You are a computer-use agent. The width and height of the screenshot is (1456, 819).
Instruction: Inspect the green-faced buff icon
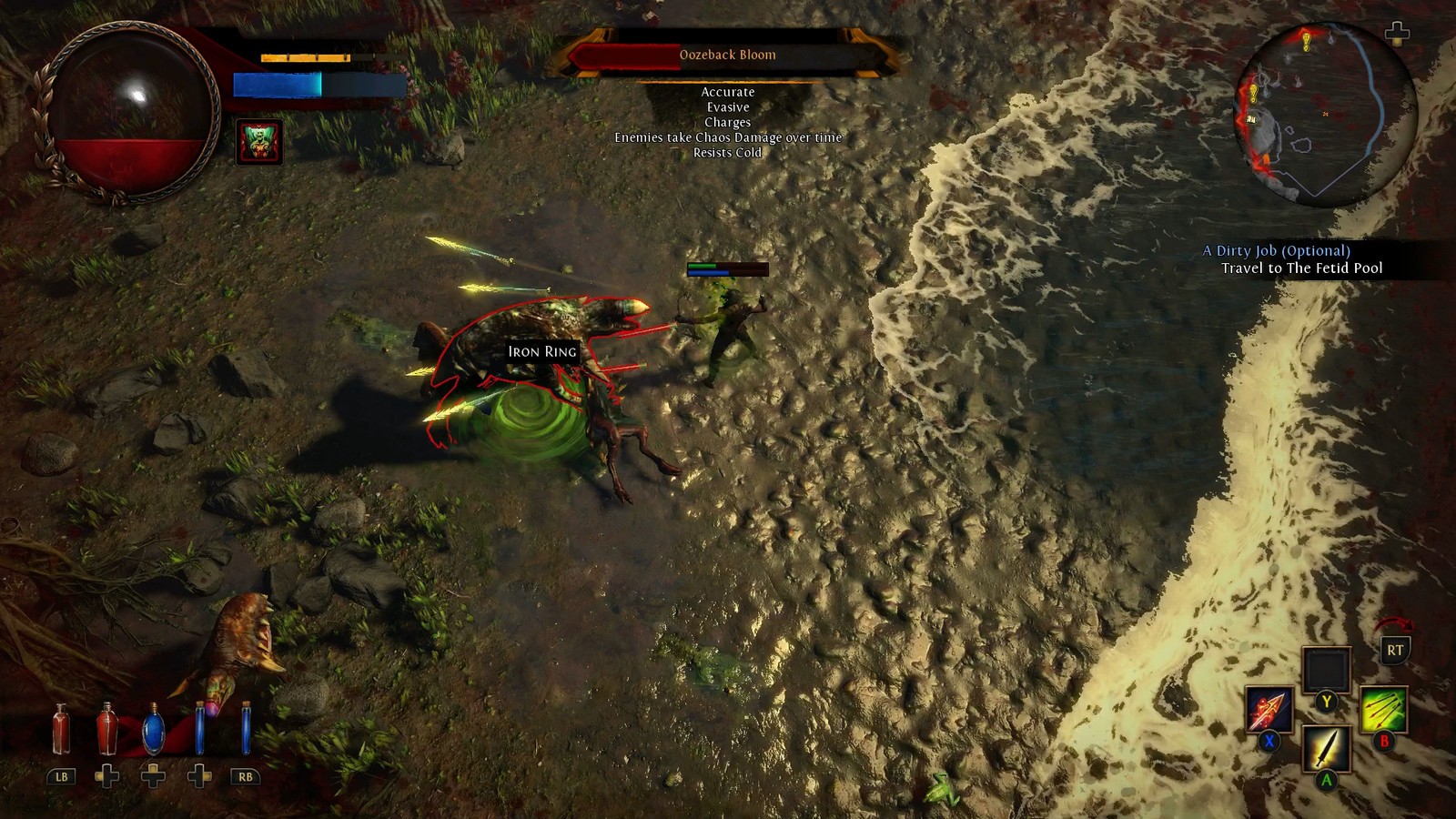tap(259, 142)
